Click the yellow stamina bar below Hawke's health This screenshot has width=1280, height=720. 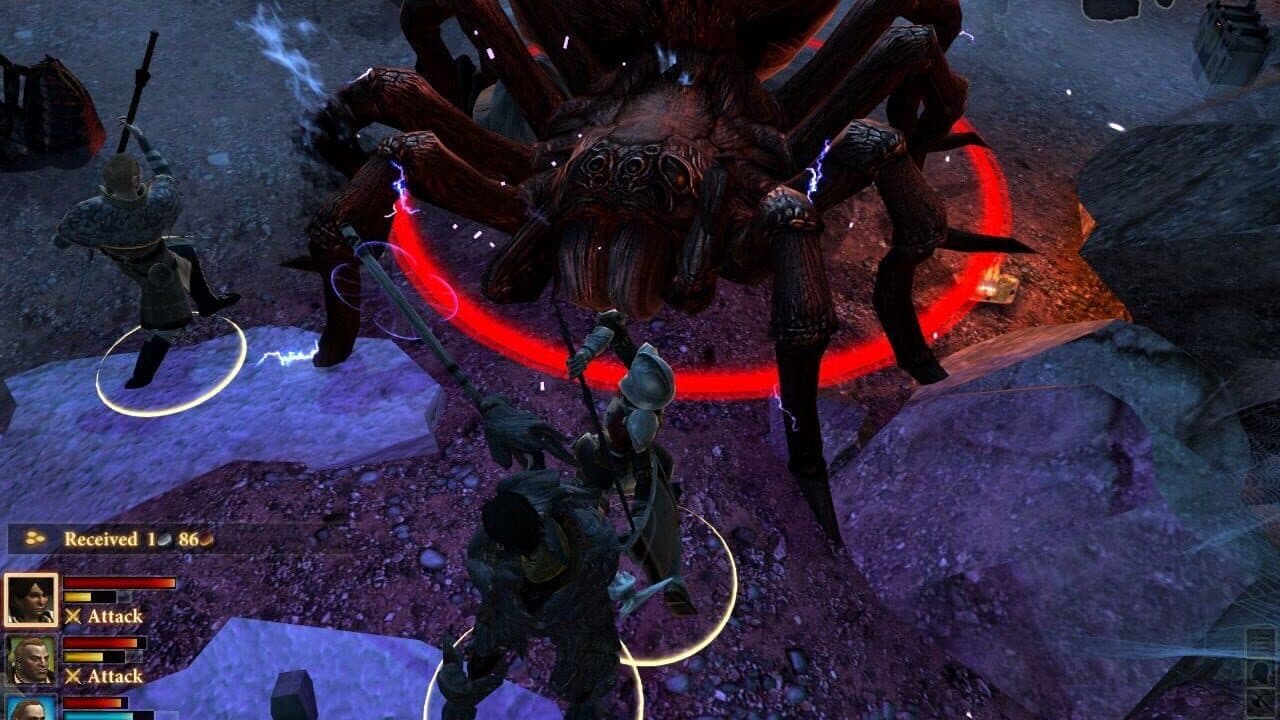click(82, 596)
